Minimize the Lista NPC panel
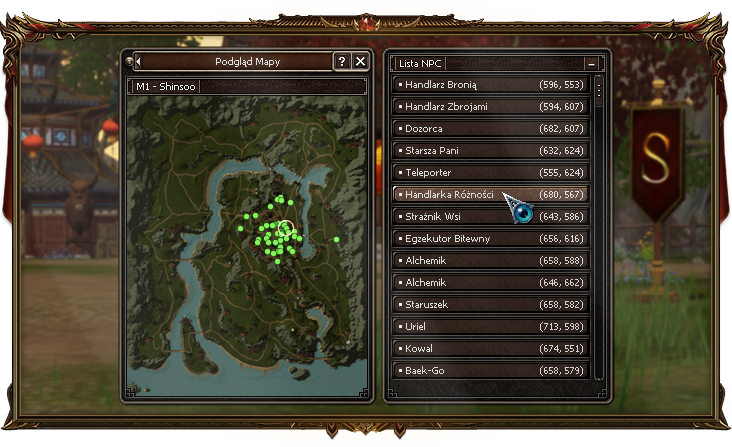The width and height of the screenshot is (732, 447). [592, 63]
